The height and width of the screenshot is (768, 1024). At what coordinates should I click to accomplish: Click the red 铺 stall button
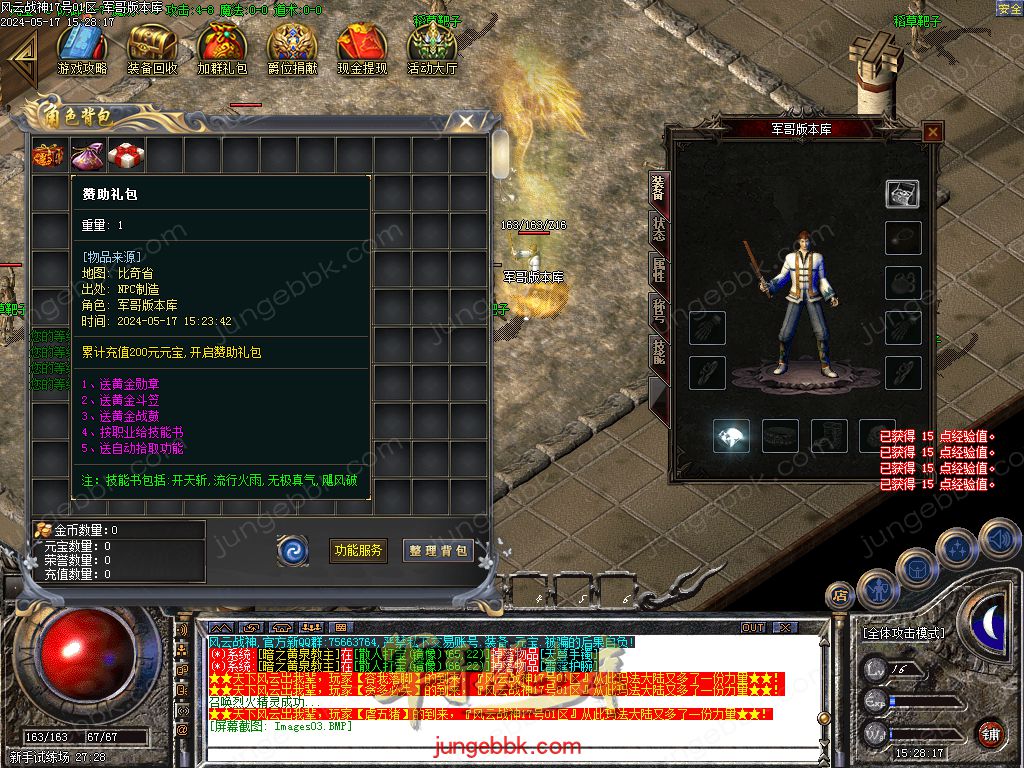990,733
